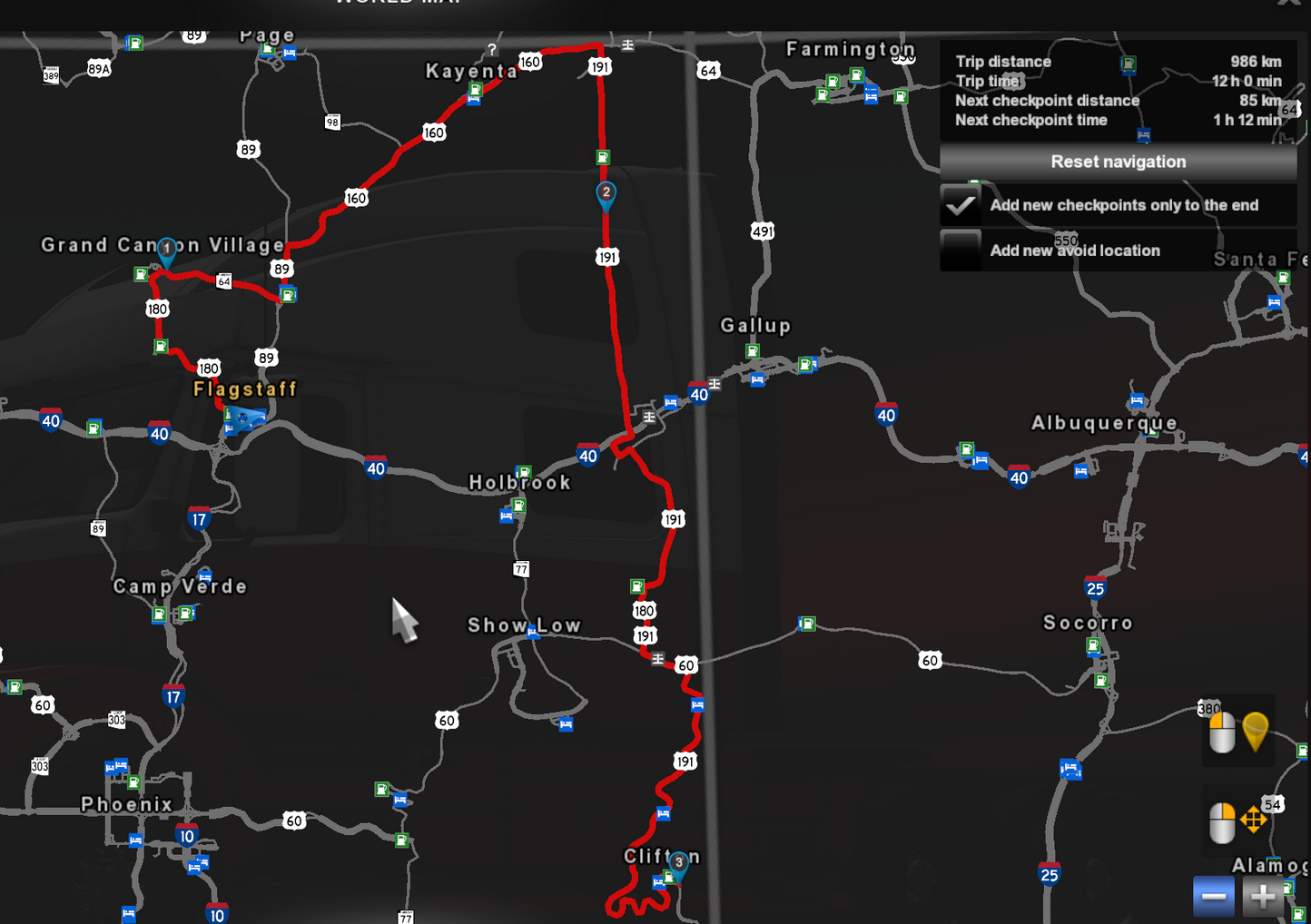
Task: Select the rest stop icon below Show Low
Action: [567, 725]
